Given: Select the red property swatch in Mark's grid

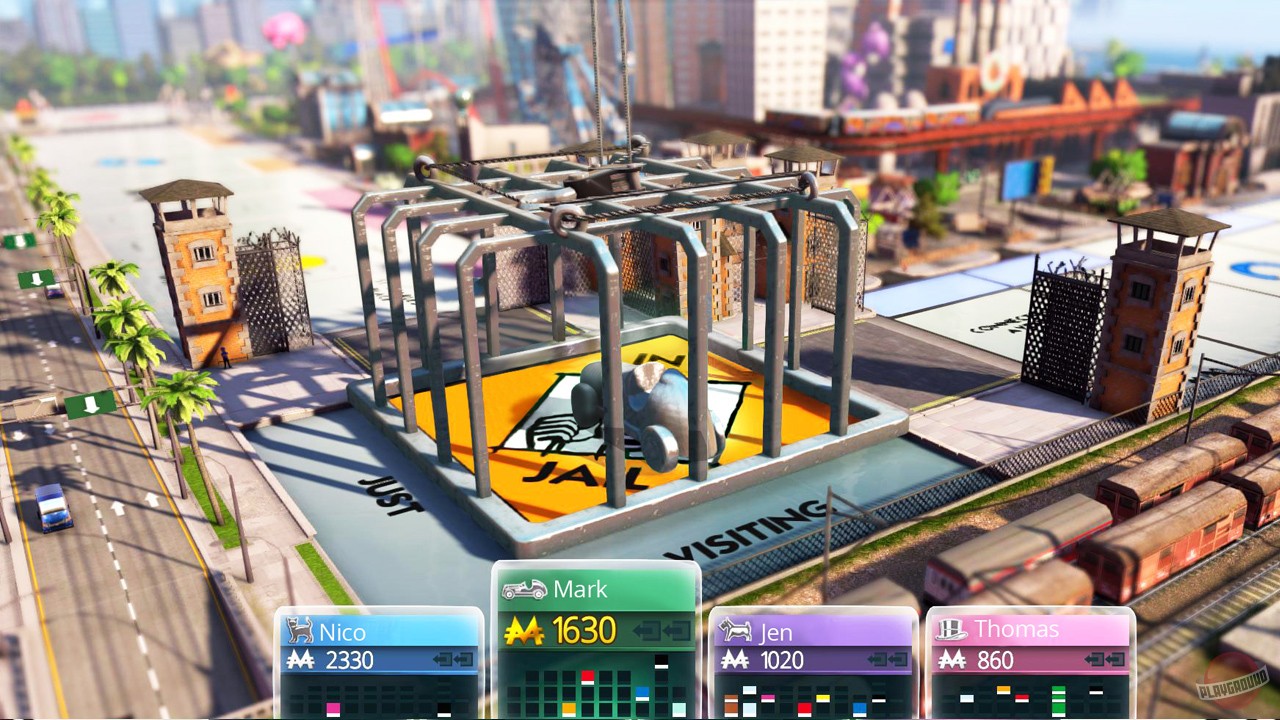Looking at the screenshot, I should click(587, 675).
